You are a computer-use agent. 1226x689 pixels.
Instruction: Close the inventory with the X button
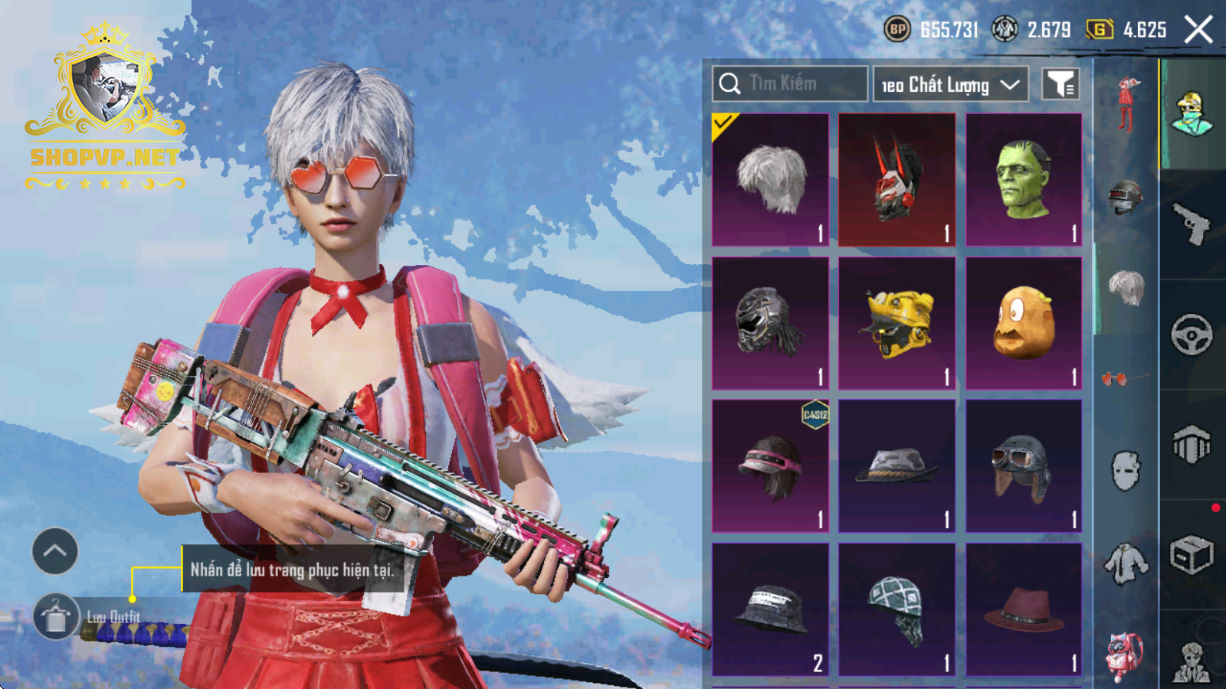click(x=1198, y=30)
